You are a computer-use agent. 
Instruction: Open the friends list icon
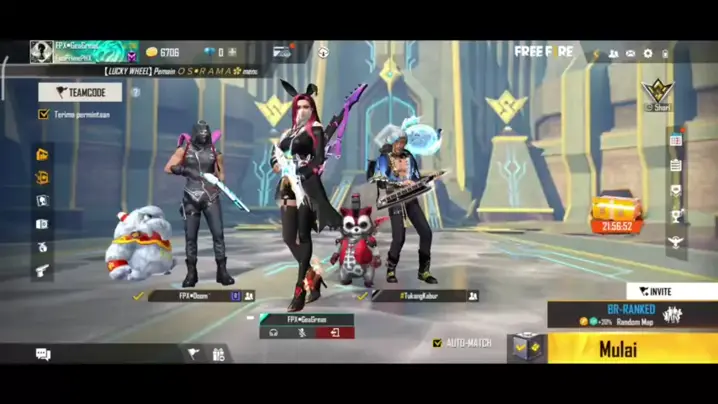point(613,53)
